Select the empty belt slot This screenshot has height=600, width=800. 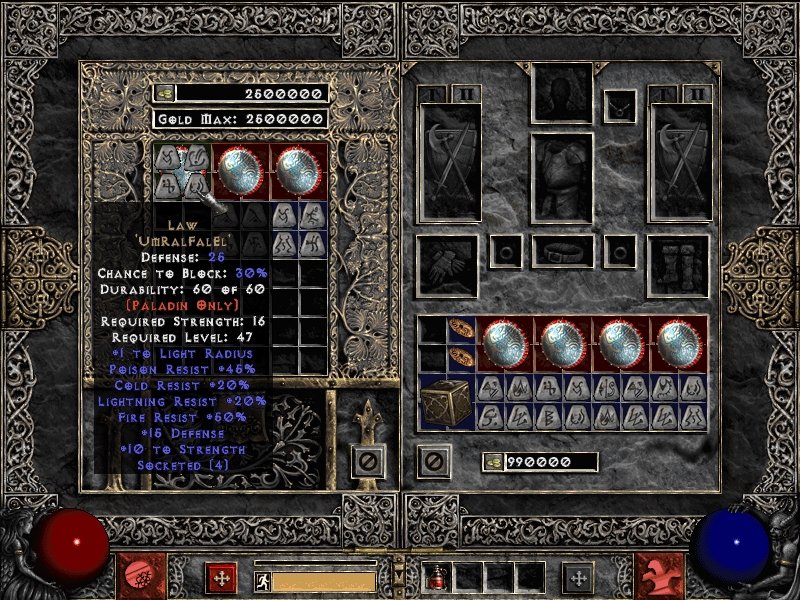[x=563, y=251]
